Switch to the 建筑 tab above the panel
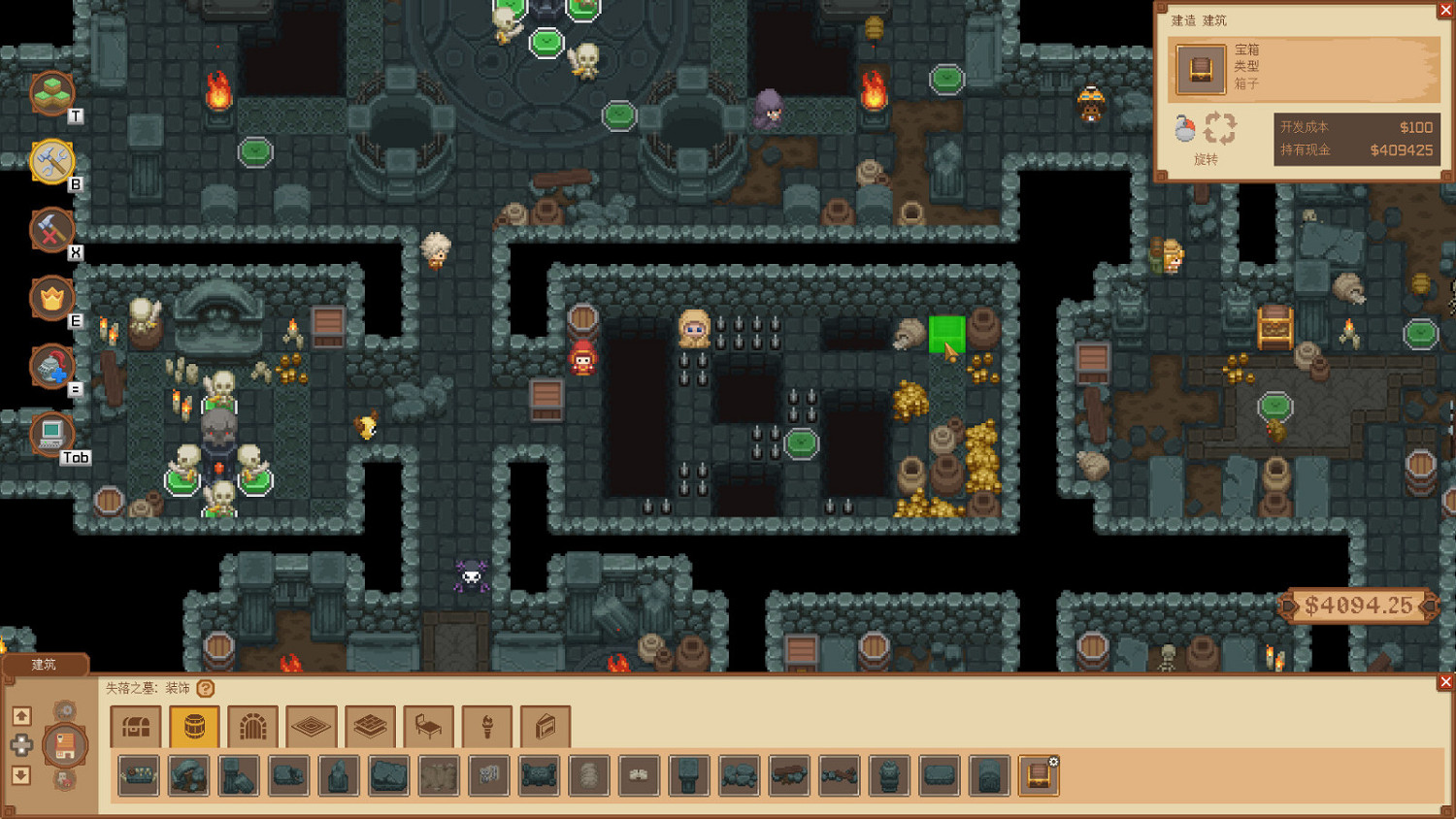The image size is (1456, 819). point(44,664)
